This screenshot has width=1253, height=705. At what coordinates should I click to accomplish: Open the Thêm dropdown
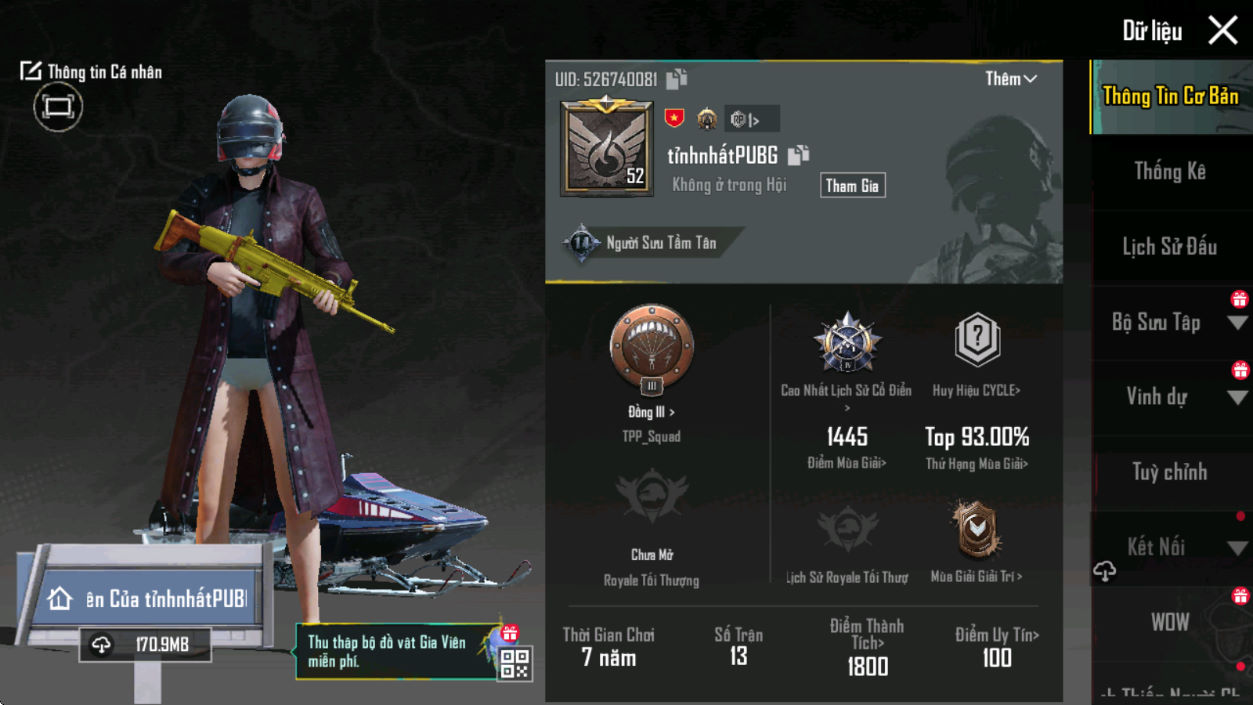(1010, 79)
